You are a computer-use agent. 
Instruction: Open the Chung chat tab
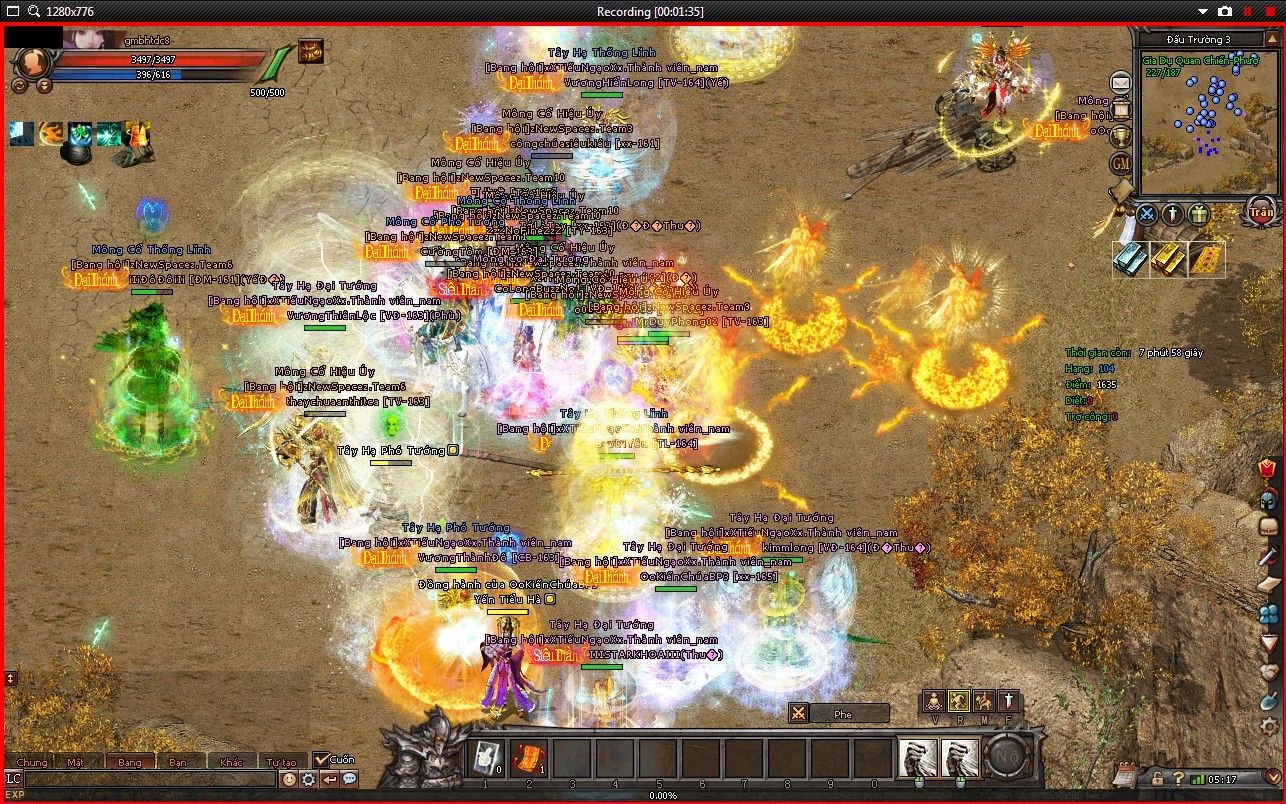pyautogui.click(x=31, y=762)
